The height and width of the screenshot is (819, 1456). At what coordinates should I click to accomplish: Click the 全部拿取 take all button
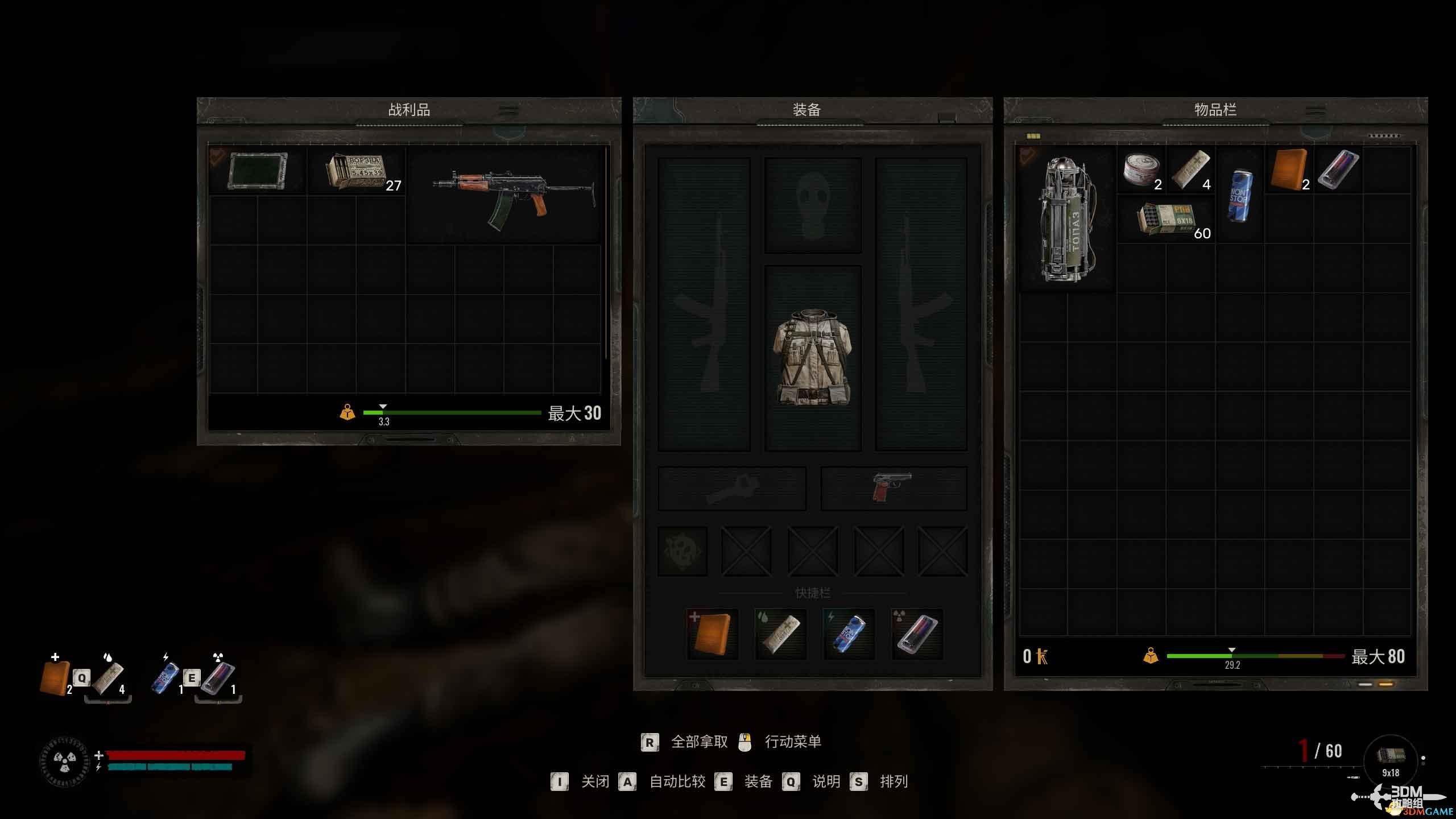(x=699, y=742)
